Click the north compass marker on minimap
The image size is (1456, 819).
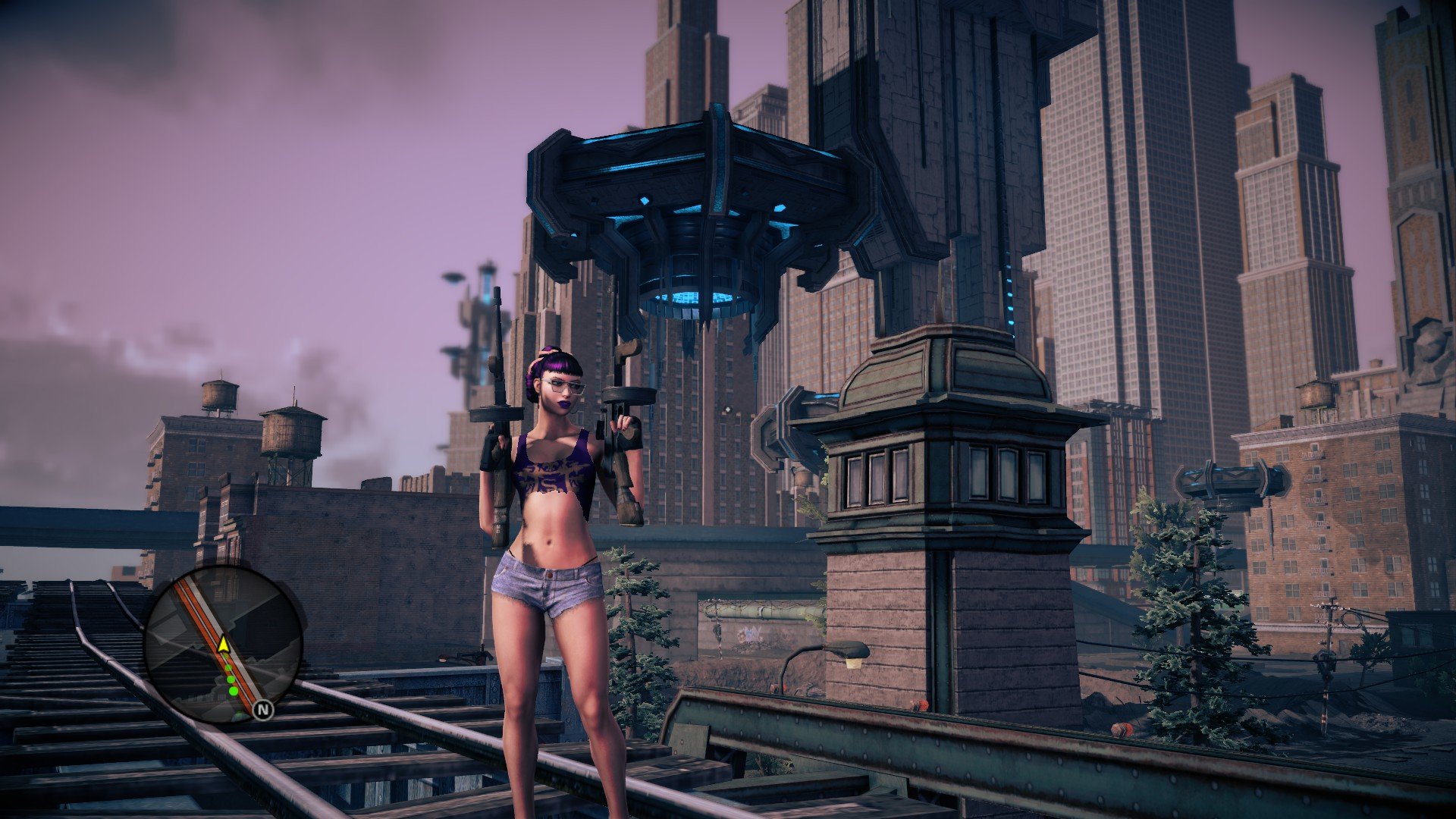point(263,710)
